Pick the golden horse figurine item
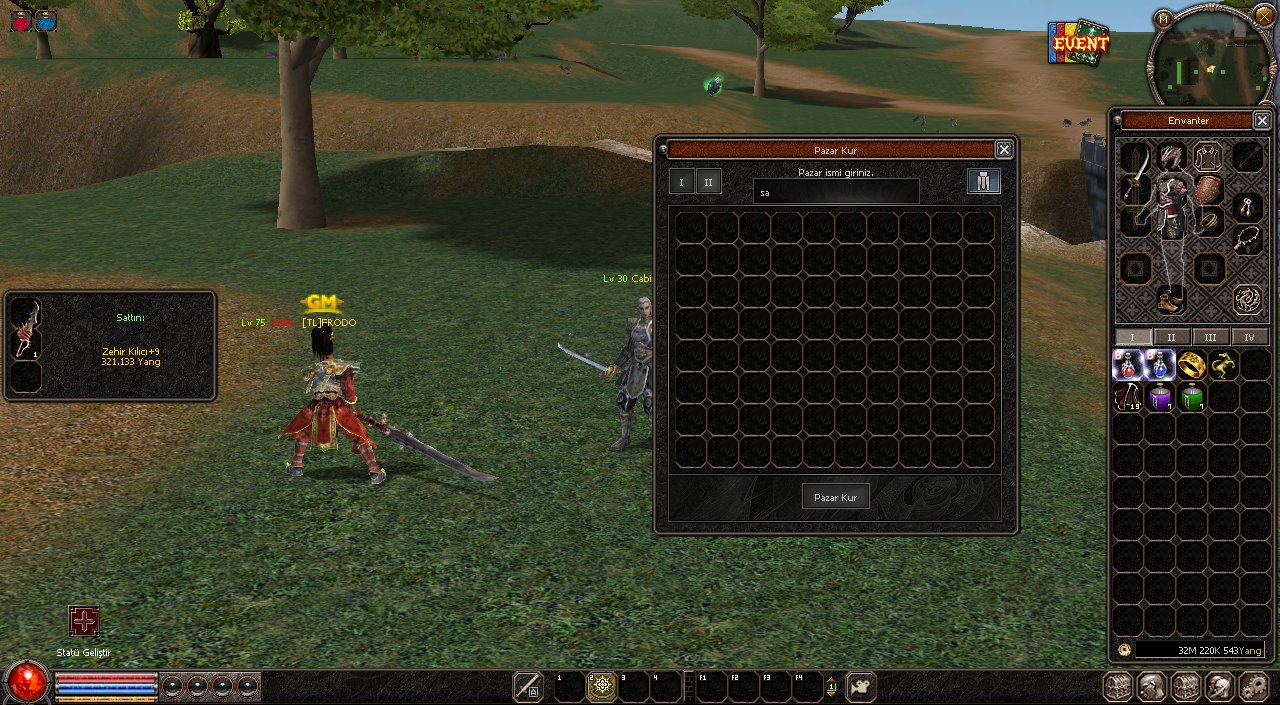Image resolution: width=1280 pixels, height=705 pixels. tap(1222, 365)
